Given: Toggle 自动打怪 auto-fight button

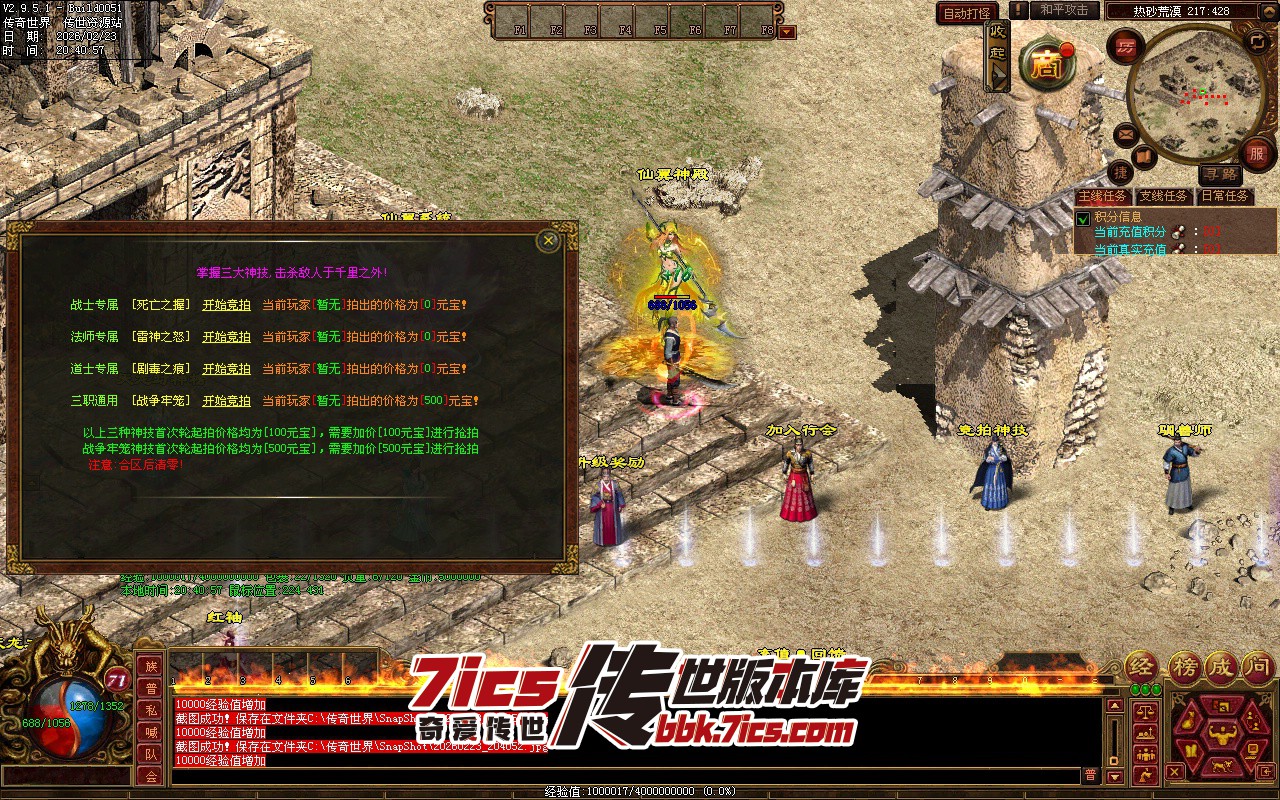Looking at the screenshot, I should coord(967,13).
